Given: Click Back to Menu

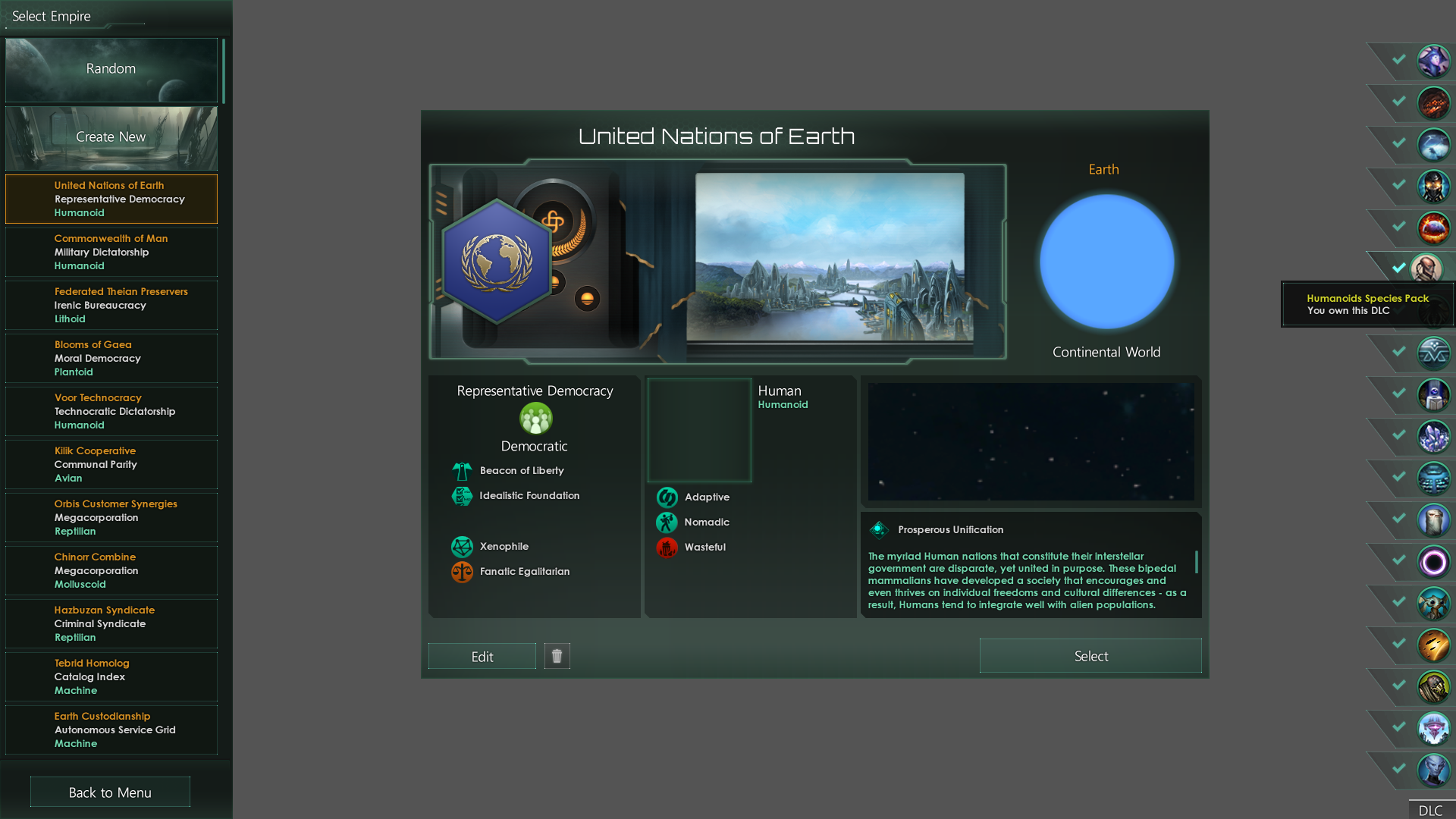Looking at the screenshot, I should pyautogui.click(x=109, y=792).
